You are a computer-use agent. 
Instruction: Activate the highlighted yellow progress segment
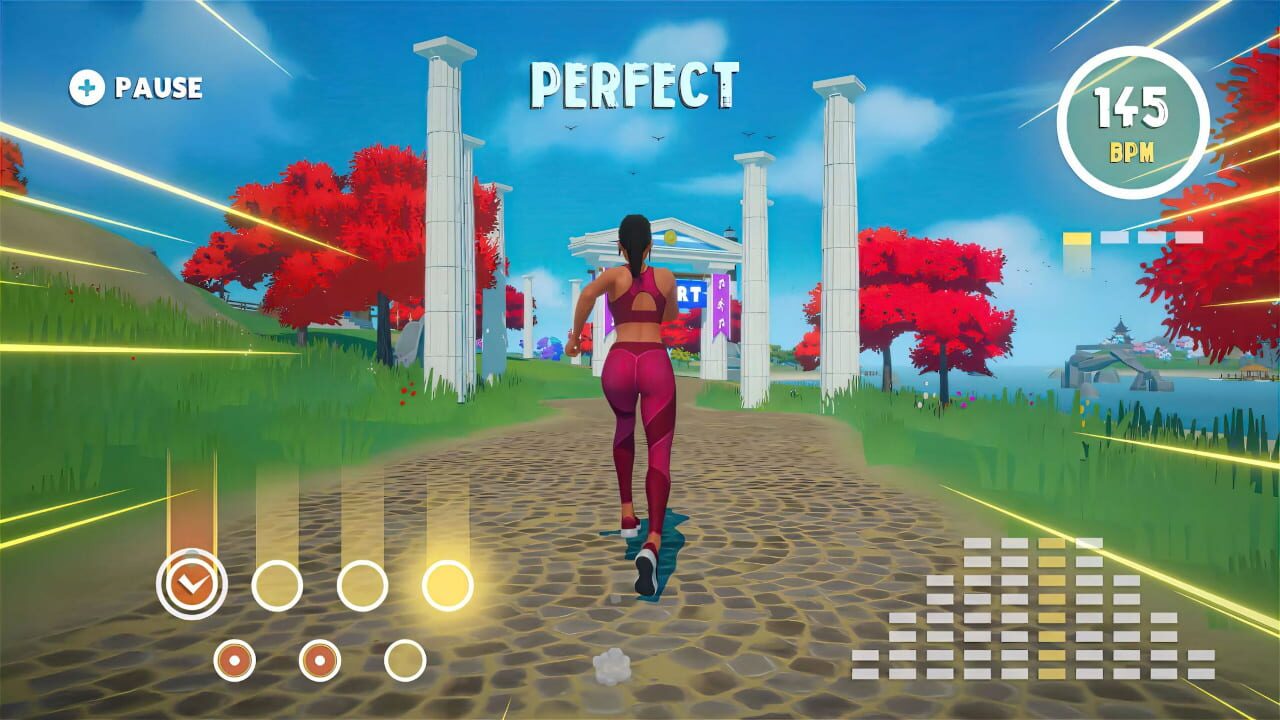pos(1077,237)
